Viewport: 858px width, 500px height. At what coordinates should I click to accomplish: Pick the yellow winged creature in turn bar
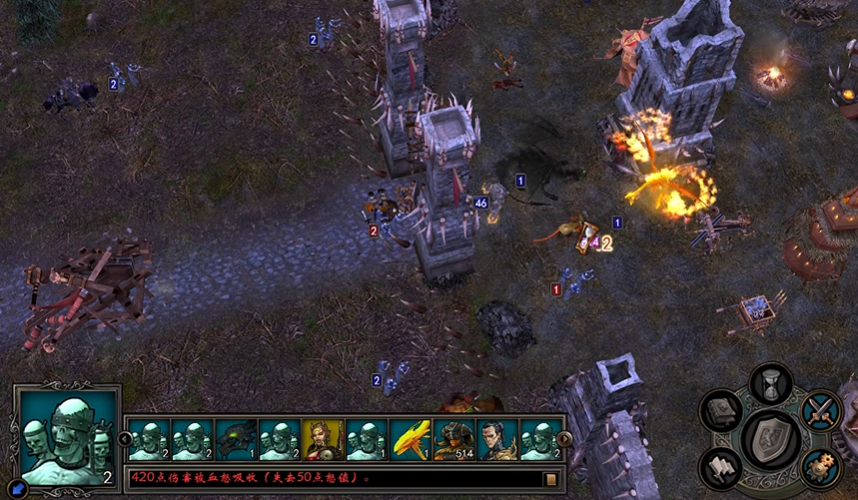coord(410,439)
